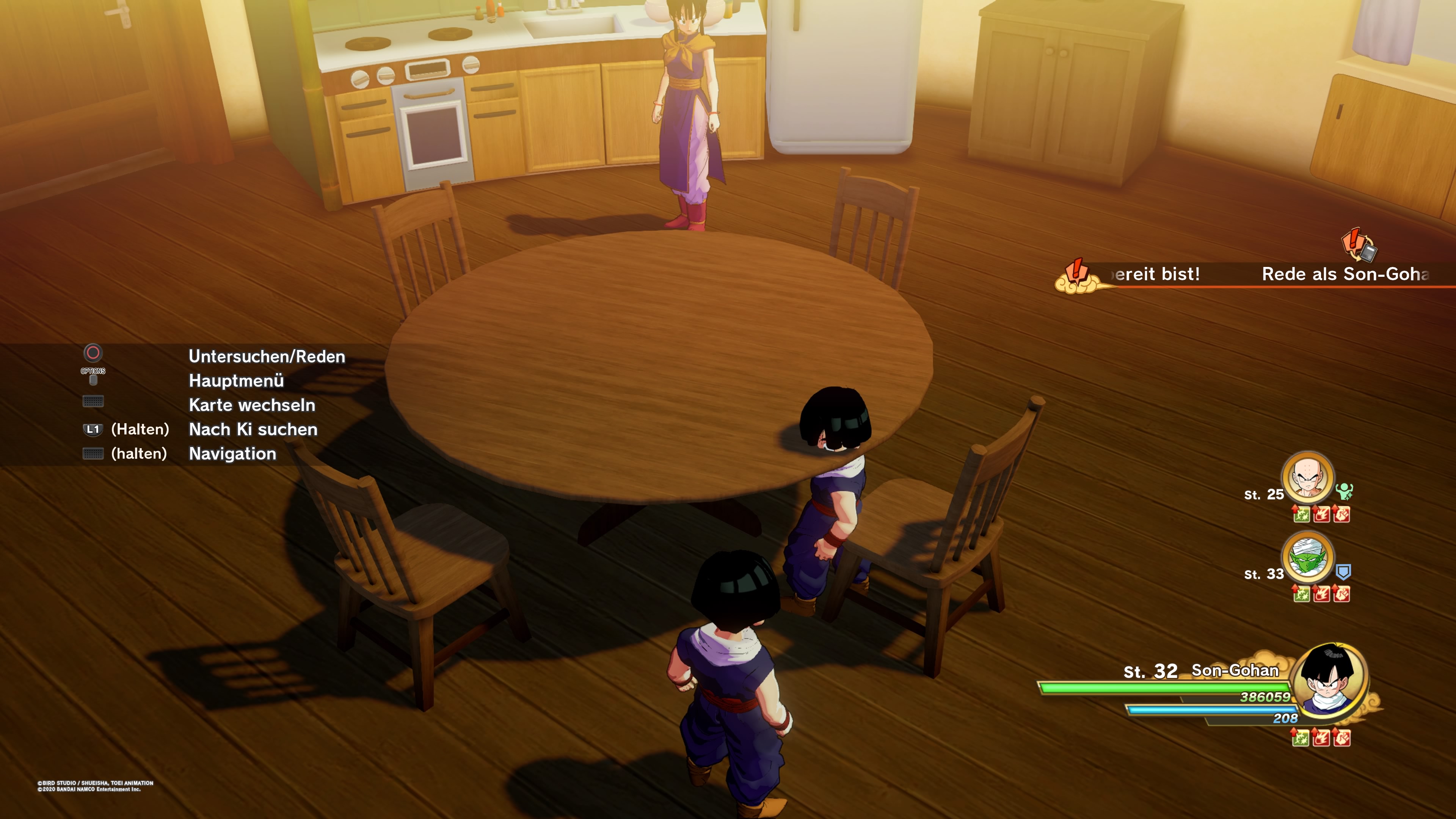Click the red fist buff icon under Krillin

pos(1341,514)
